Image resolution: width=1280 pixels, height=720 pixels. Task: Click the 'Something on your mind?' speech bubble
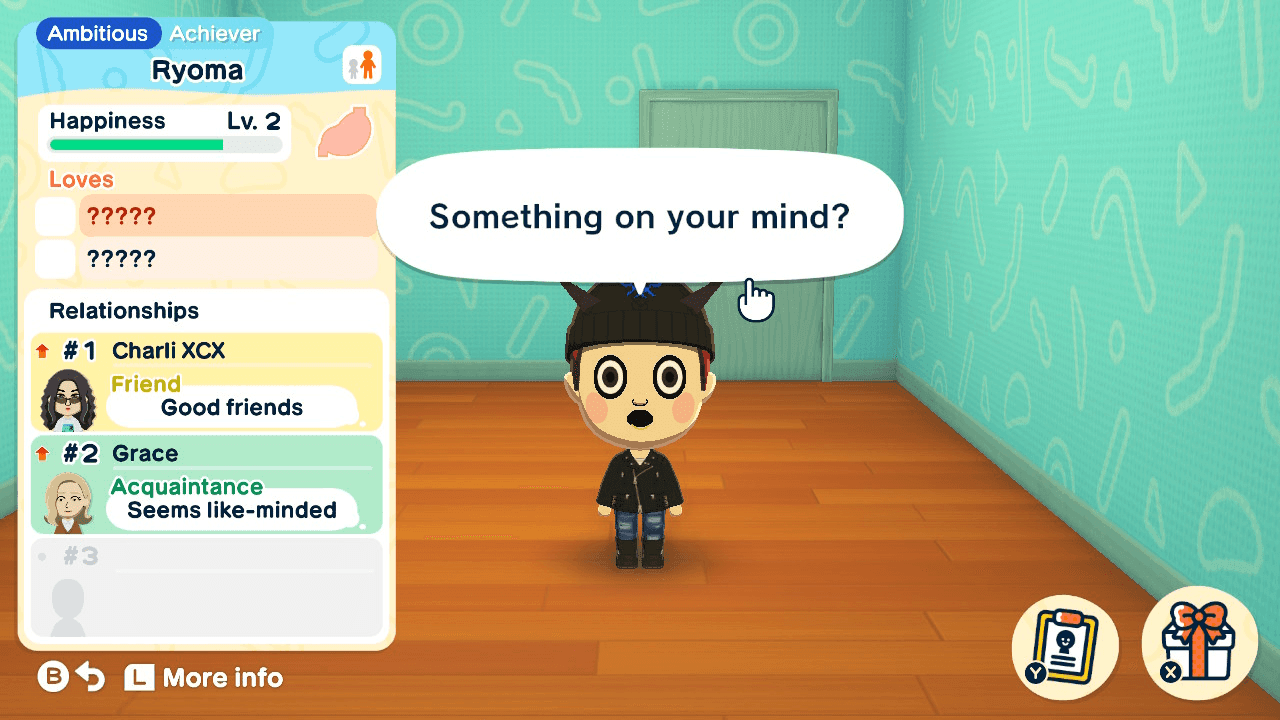point(640,215)
